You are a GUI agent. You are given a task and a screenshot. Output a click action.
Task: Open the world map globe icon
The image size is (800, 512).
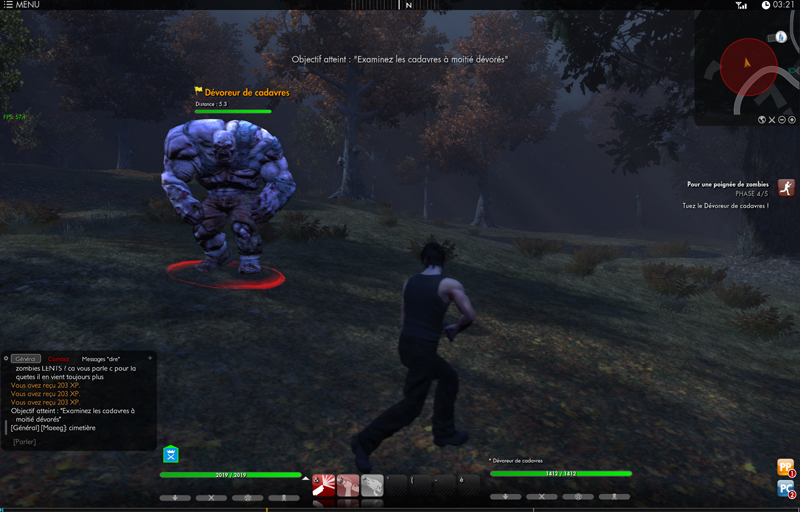[x=761, y=120]
